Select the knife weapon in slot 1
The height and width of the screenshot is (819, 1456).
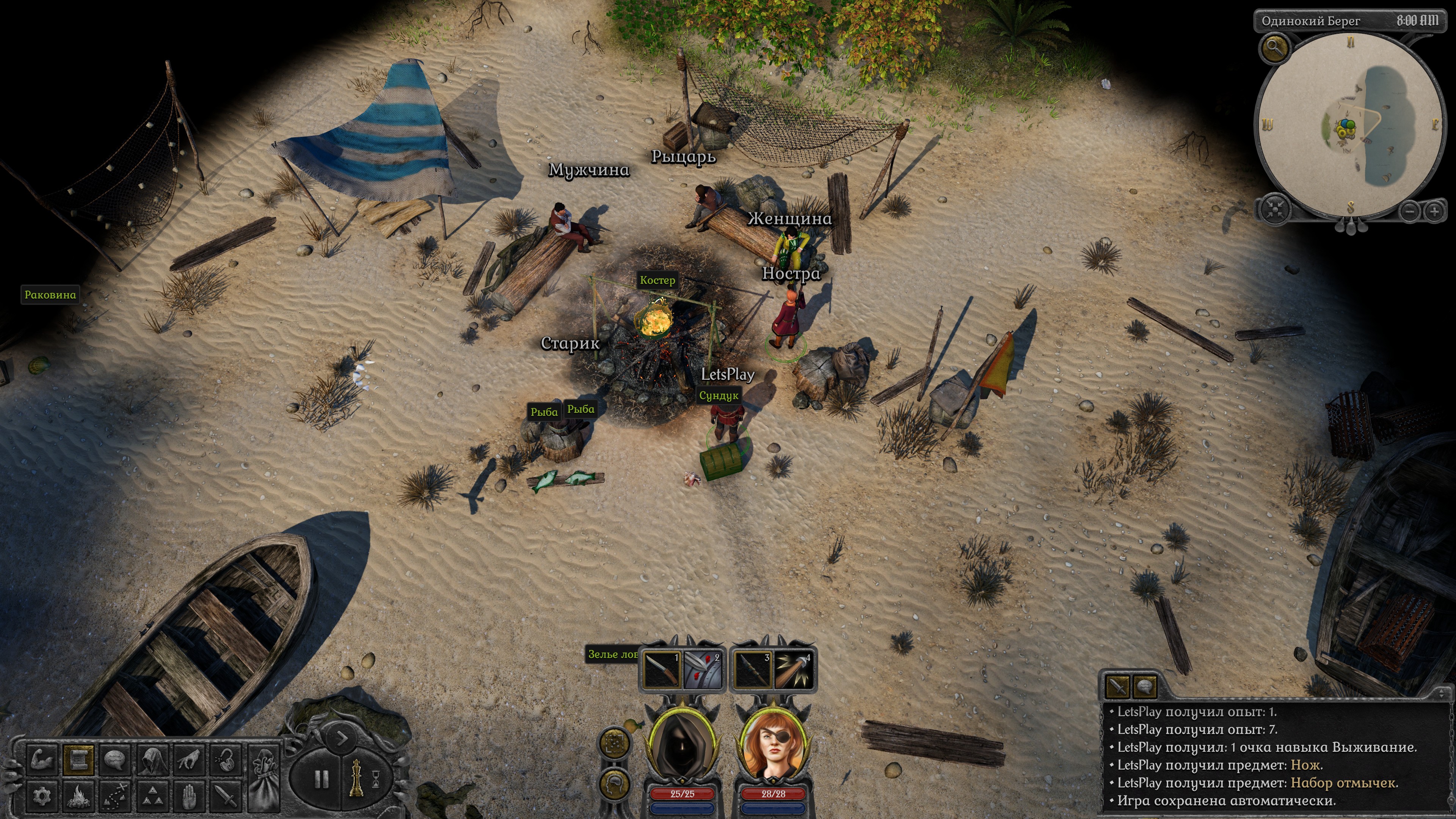click(661, 671)
